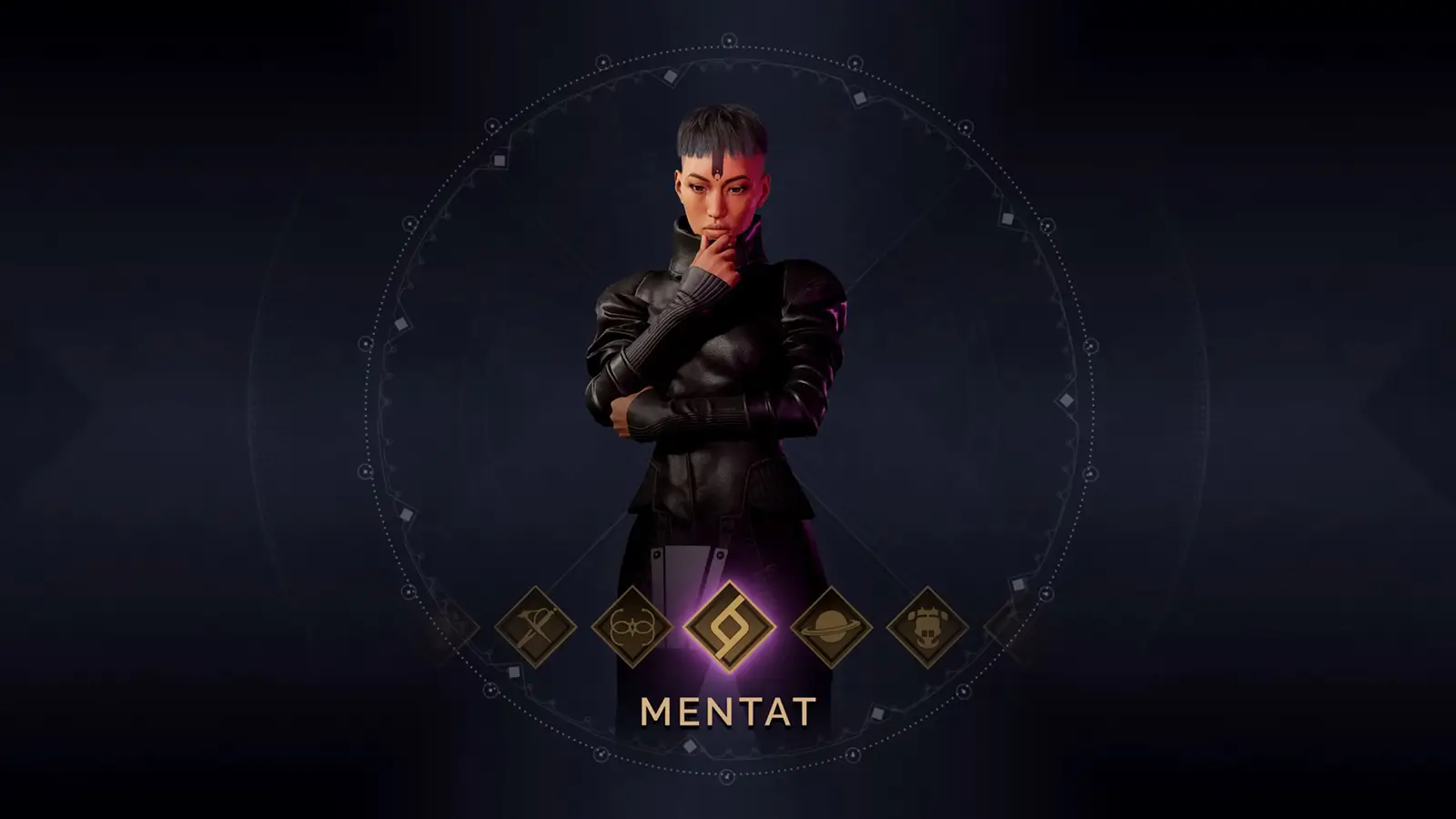The width and height of the screenshot is (1456, 819).
Task: Select the Trooper armor class emblem
Action: 926,625
